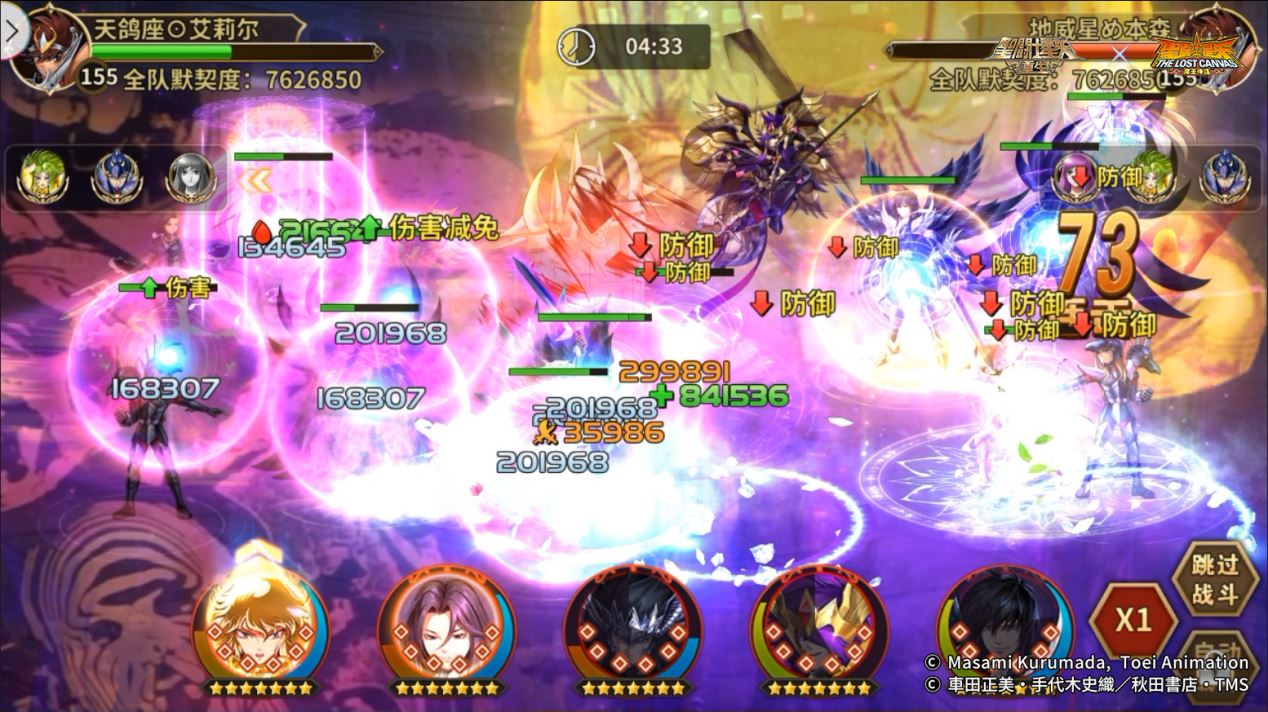The height and width of the screenshot is (712, 1268).
Task: Select the blue-helmeted ally support icon
Action: (115, 178)
